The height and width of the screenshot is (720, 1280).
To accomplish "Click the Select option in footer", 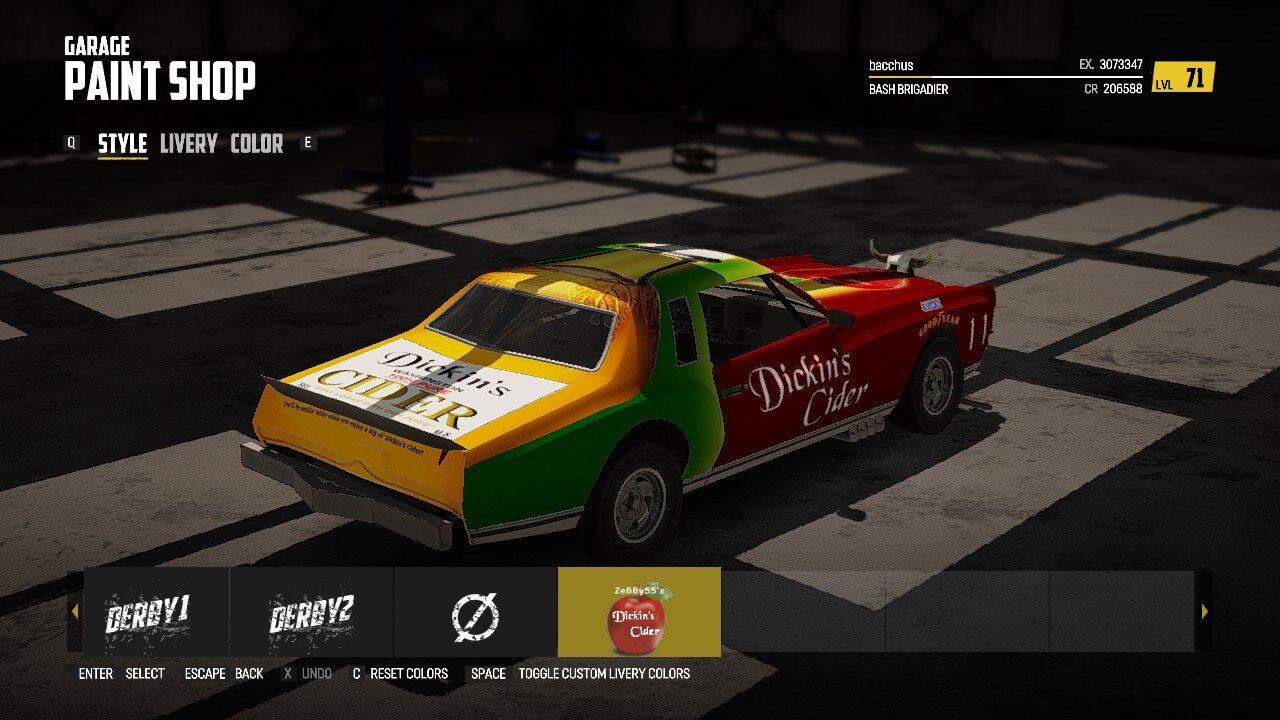I will tap(144, 674).
